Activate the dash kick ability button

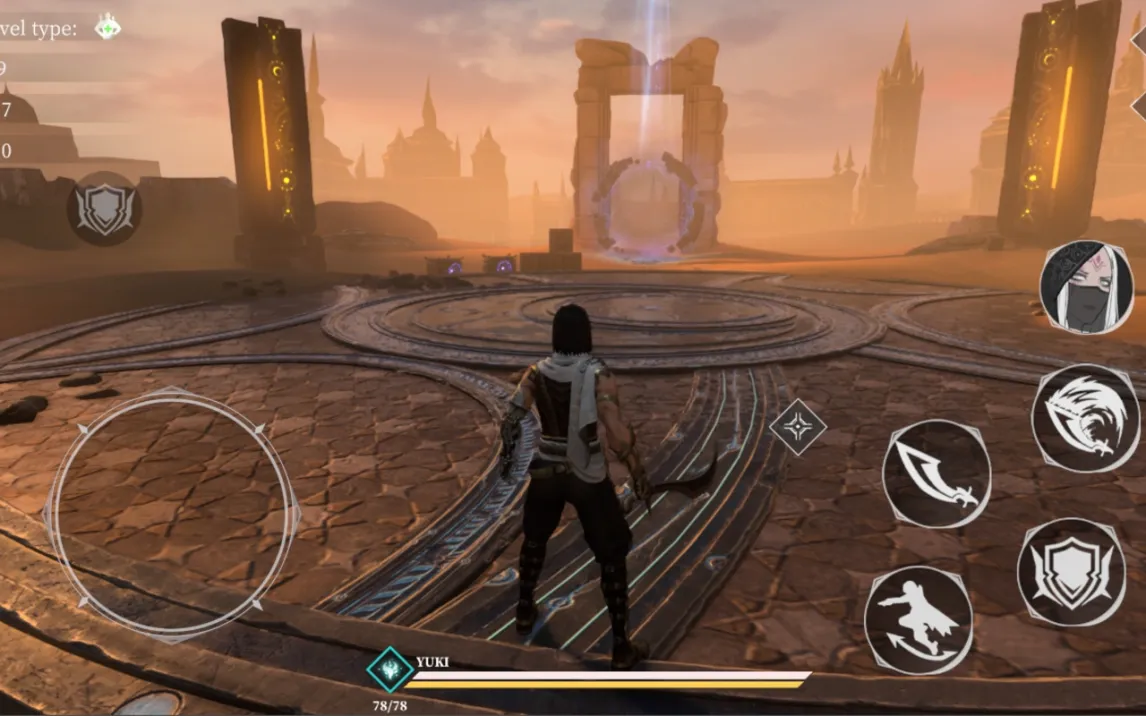pos(918,620)
